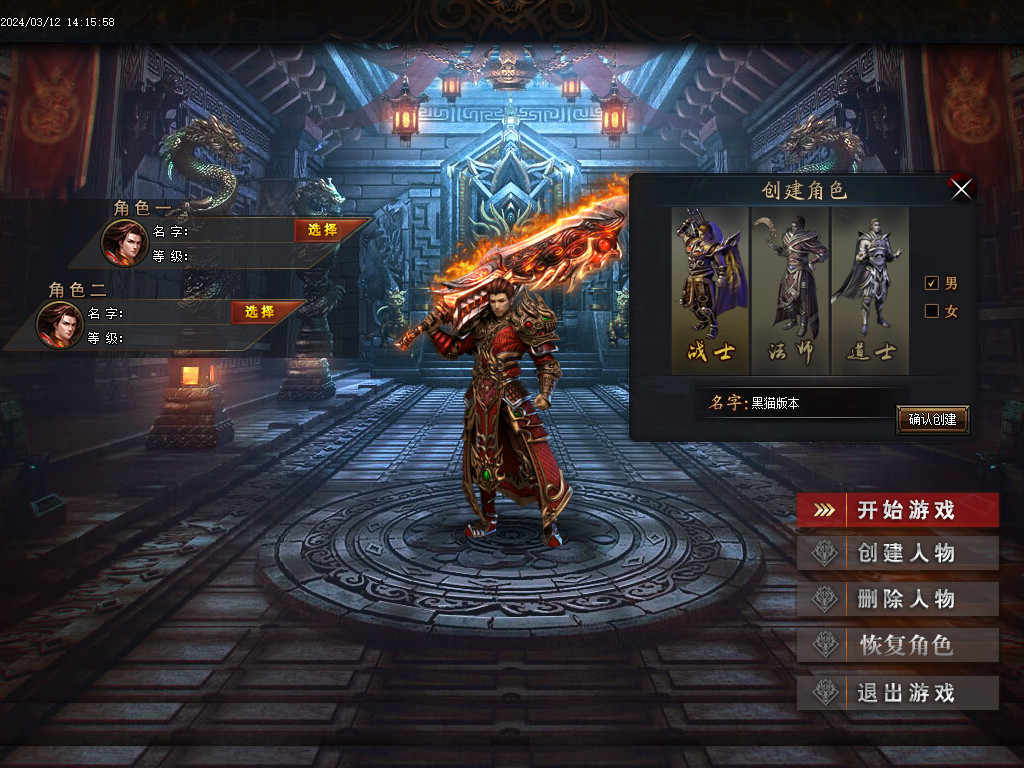The width and height of the screenshot is (1024, 768).
Task: Hit 选择 for character slot 角色一
Action: (x=322, y=230)
